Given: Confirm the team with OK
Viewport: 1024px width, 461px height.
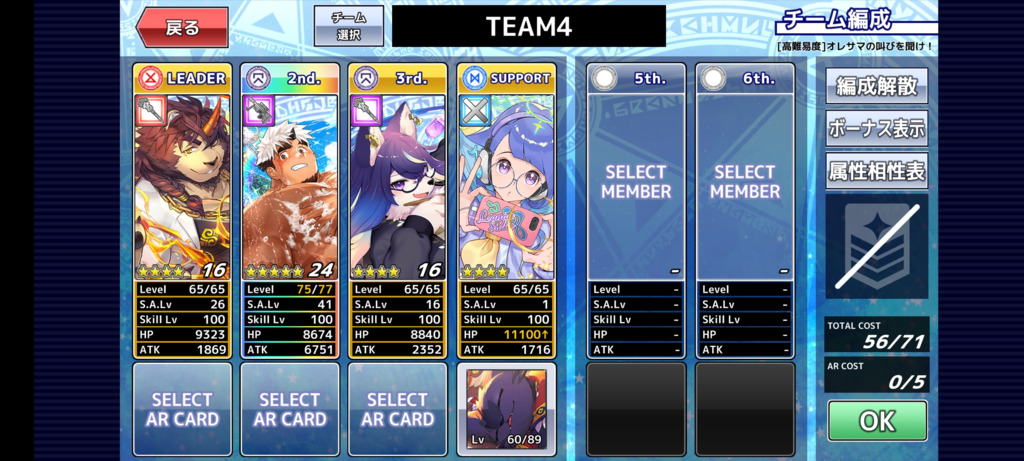Looking at the screenshot, I should [876, 421].
